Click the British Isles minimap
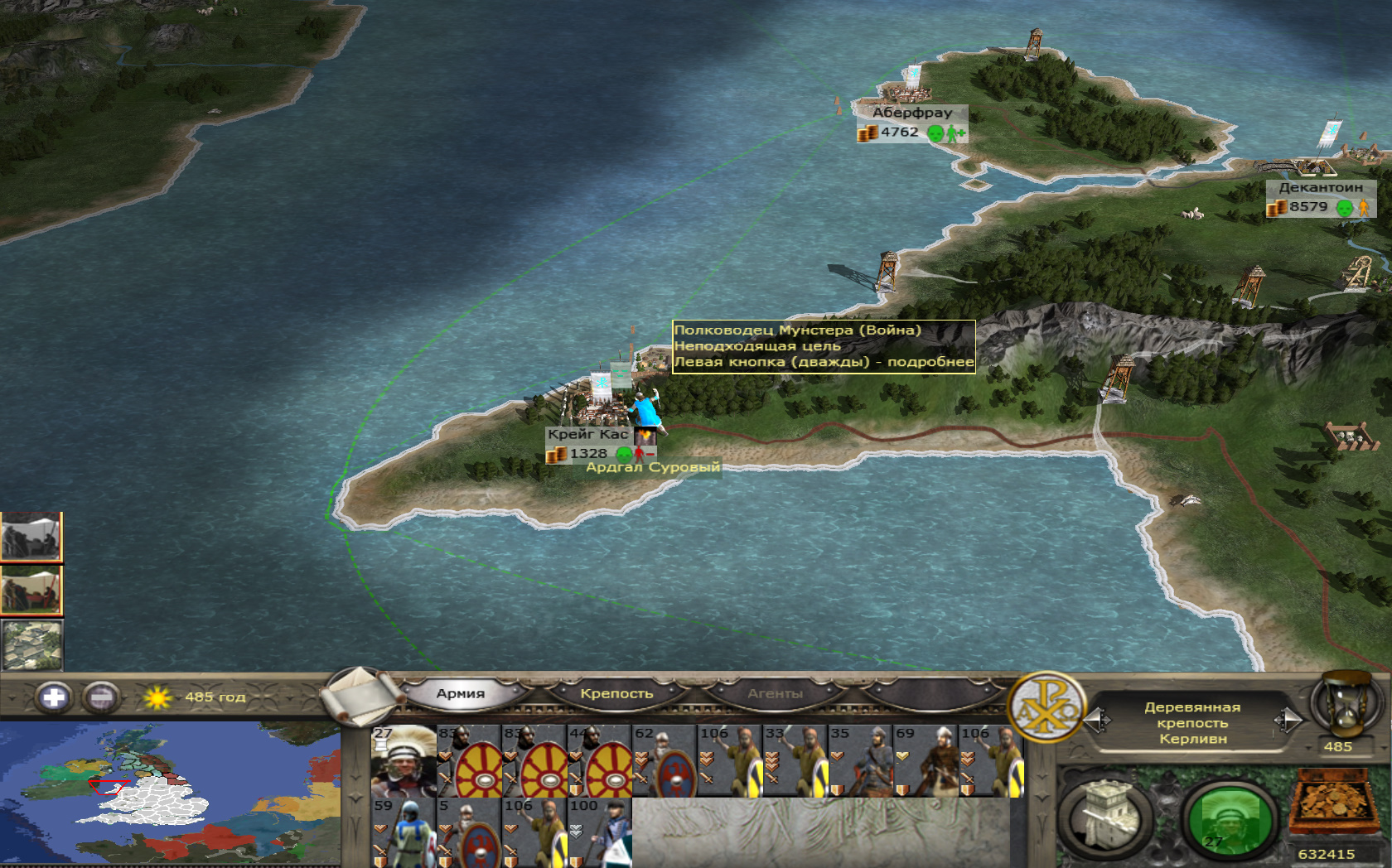Screen dimensions: 1392x868 (170, 793)
